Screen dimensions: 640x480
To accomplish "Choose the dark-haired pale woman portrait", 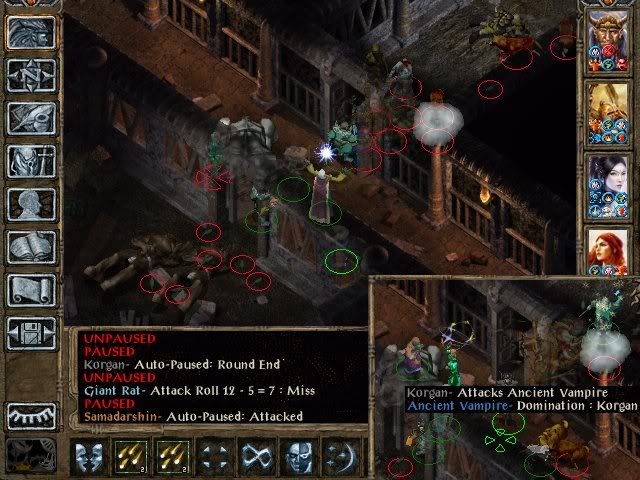I will pyautogui.click(x=608, y=180).
